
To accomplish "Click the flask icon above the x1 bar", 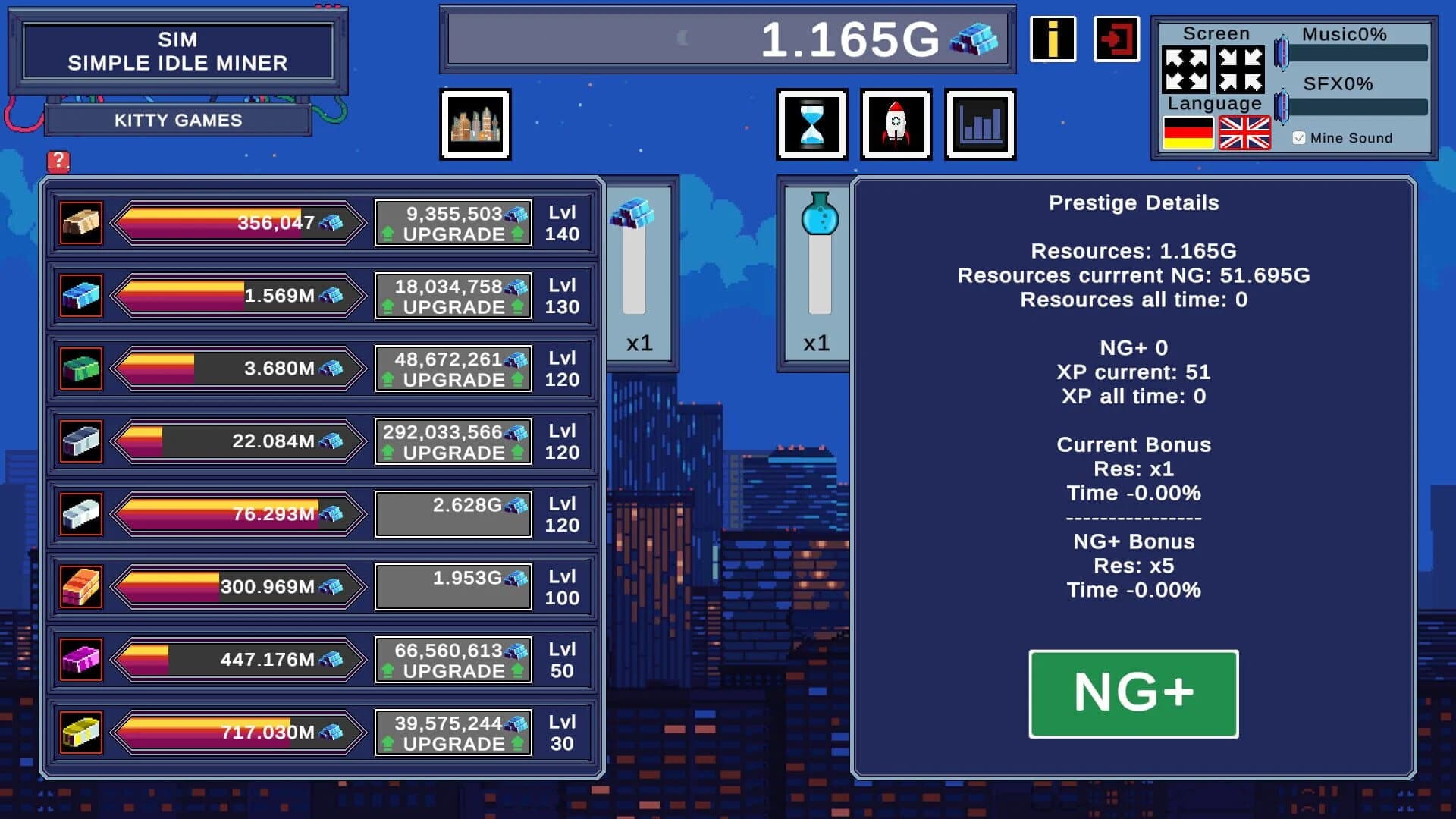I will click(817, 215).
